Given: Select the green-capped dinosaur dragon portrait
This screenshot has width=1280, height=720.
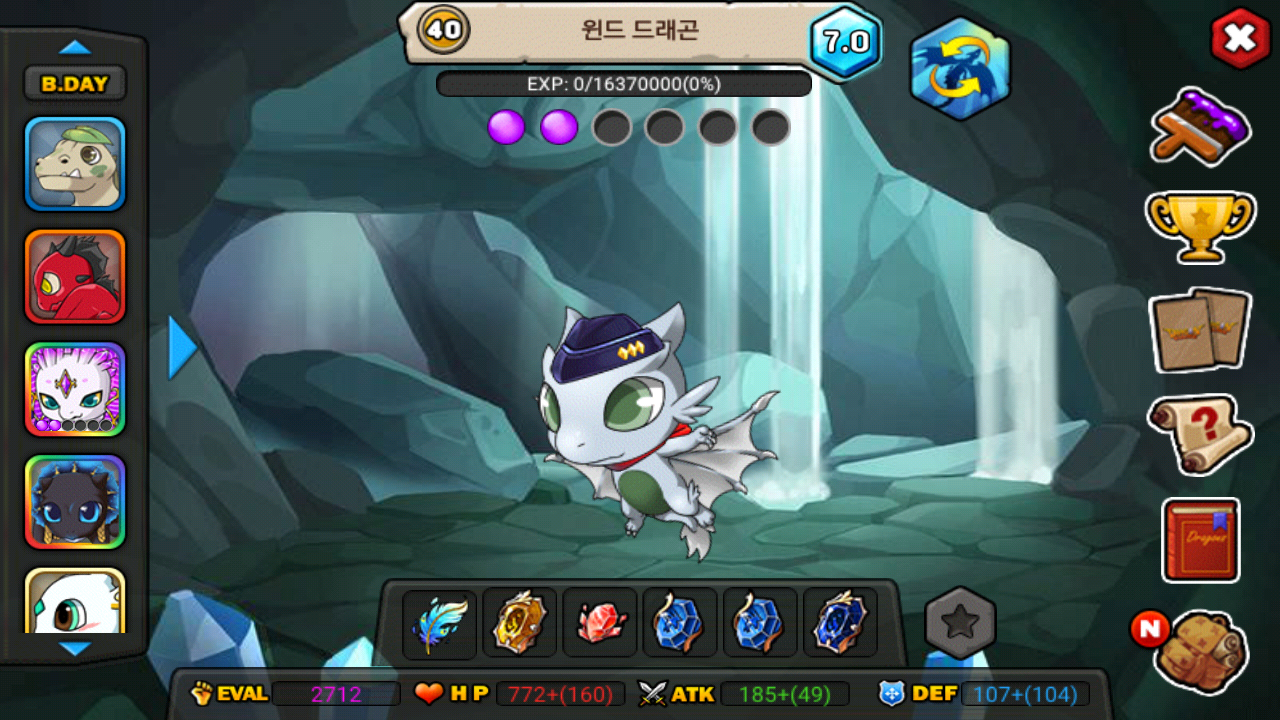Looking at the screenshot, I should pos(75,164).
